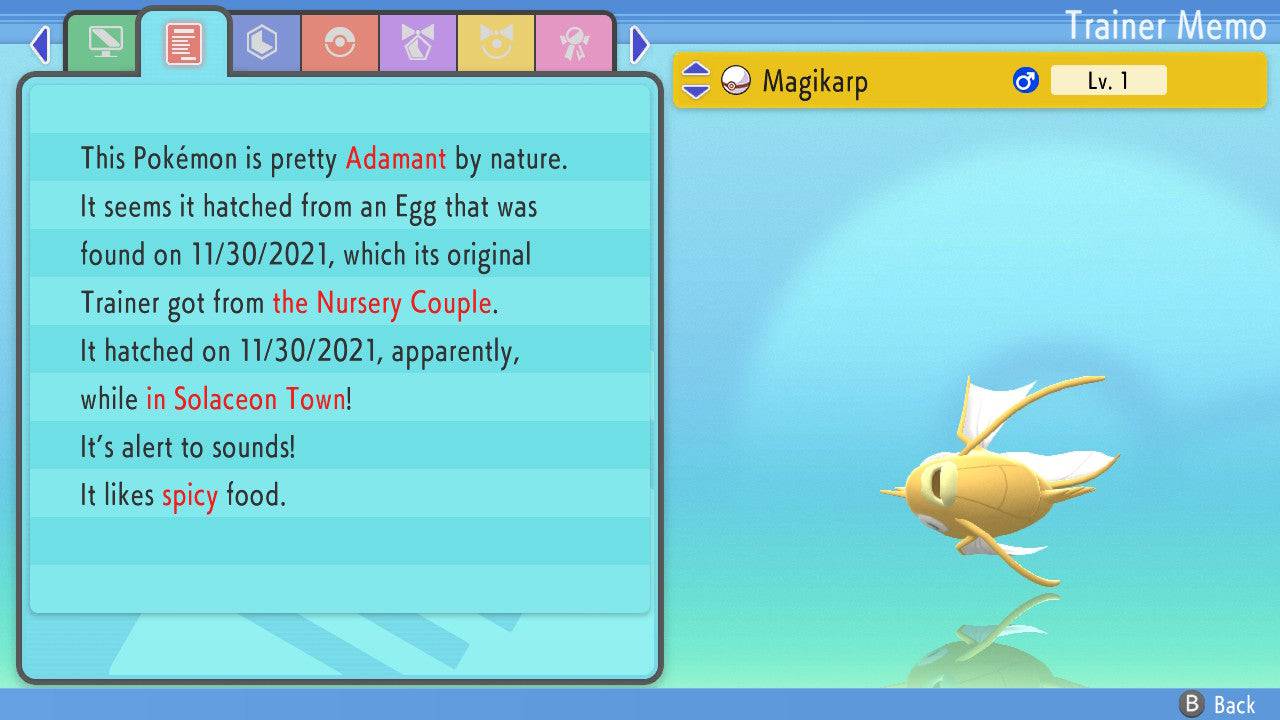Select the red Trainer Memo tab
1280x720 pixels.
[183, 43]
